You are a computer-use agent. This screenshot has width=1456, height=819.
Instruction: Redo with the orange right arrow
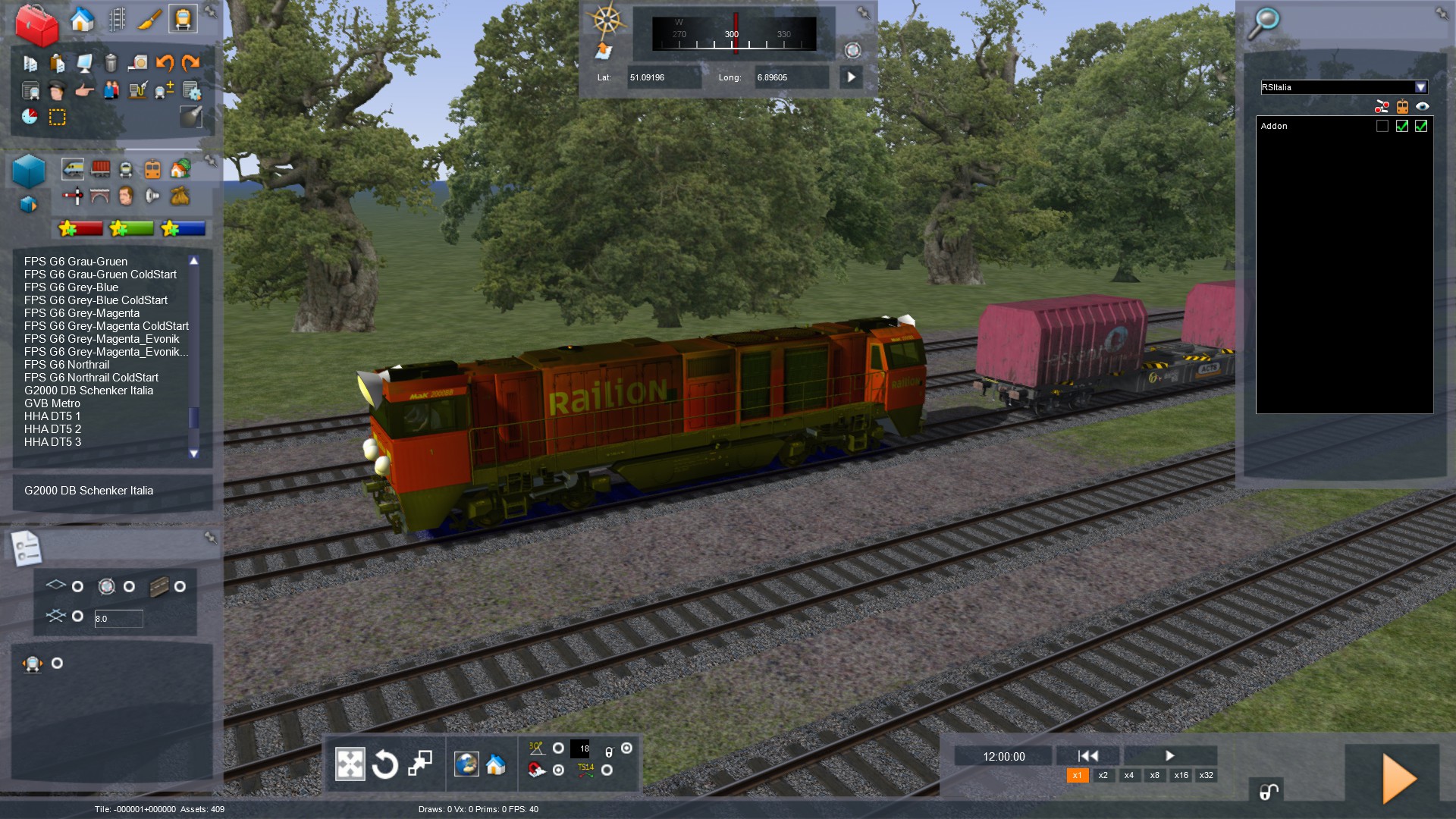click(x=191, y=63)
